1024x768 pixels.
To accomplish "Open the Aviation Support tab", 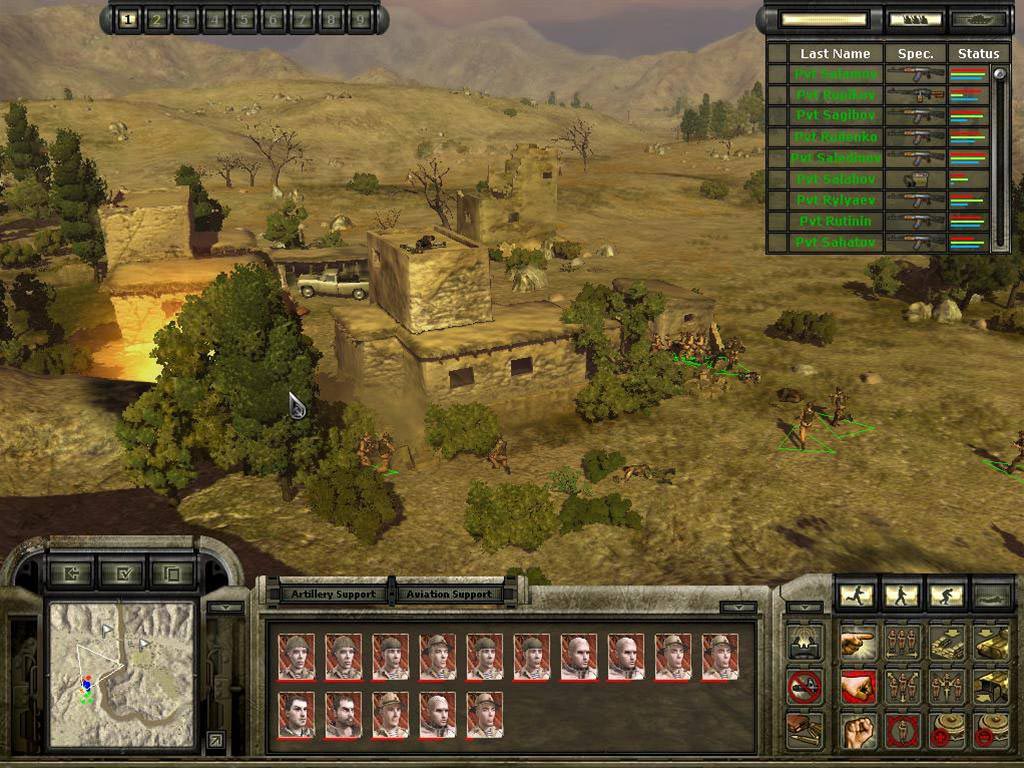I will [449, 593].
